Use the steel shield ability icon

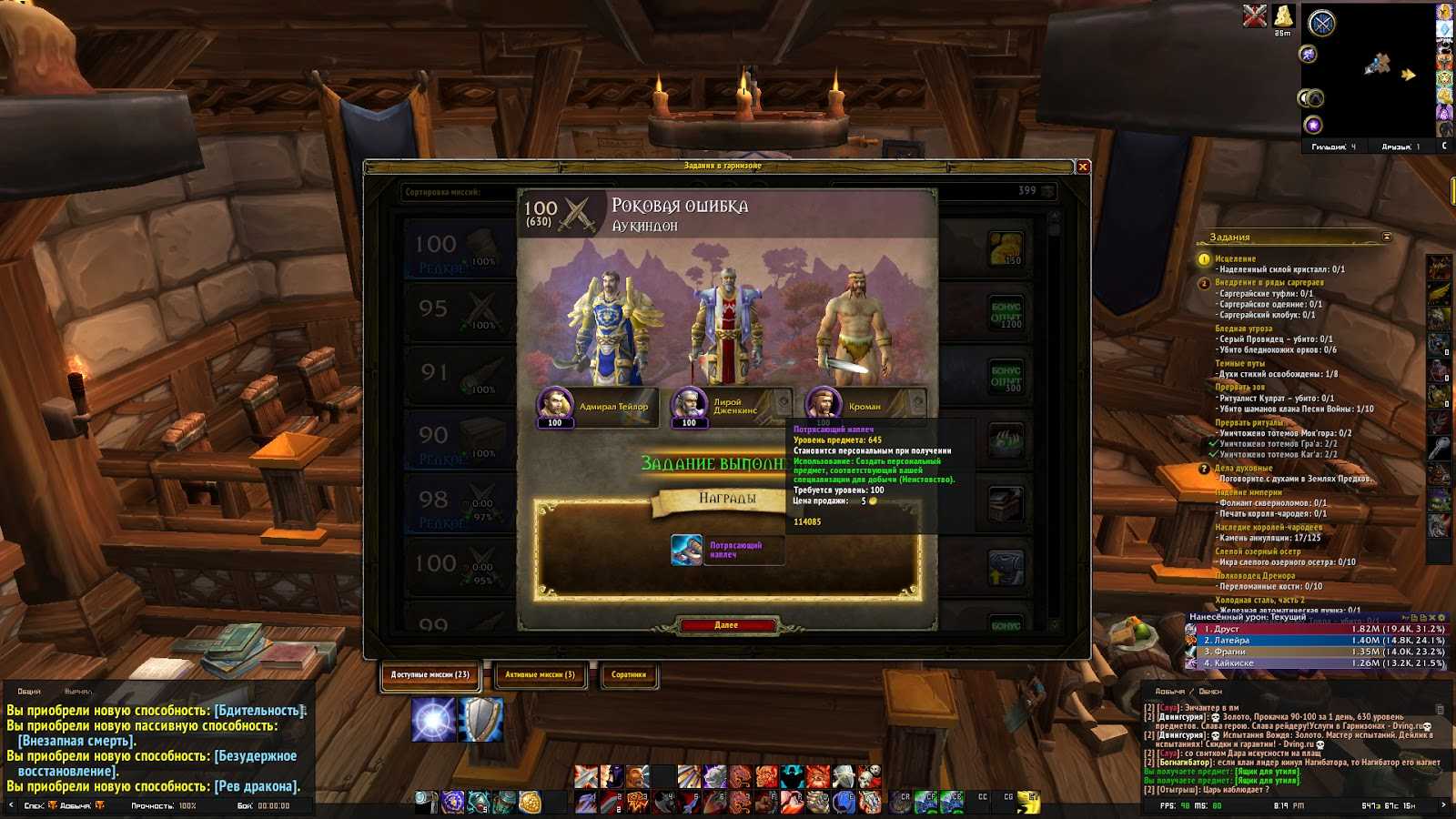[x=481, y=720]
